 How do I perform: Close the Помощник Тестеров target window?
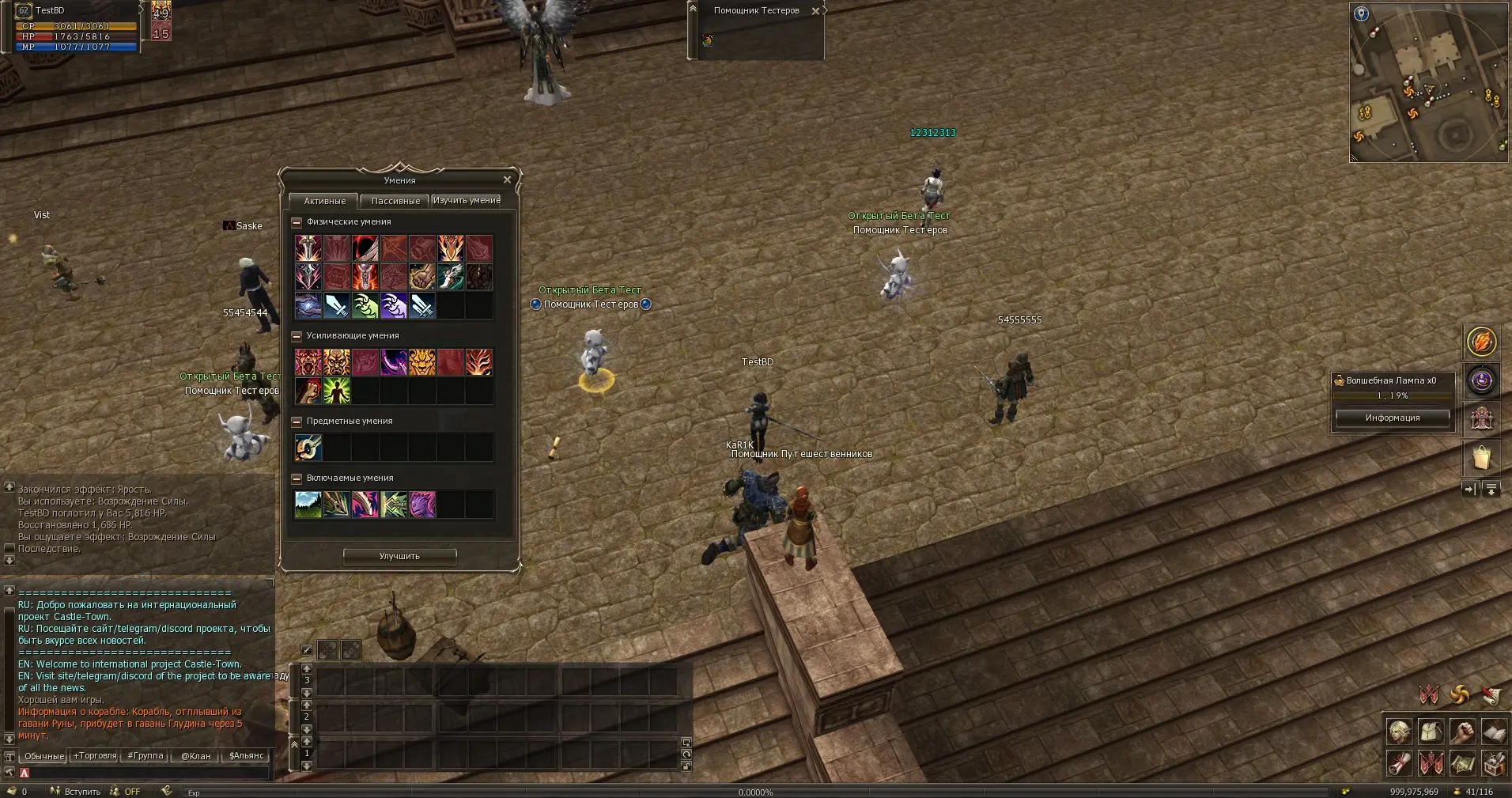815,11
